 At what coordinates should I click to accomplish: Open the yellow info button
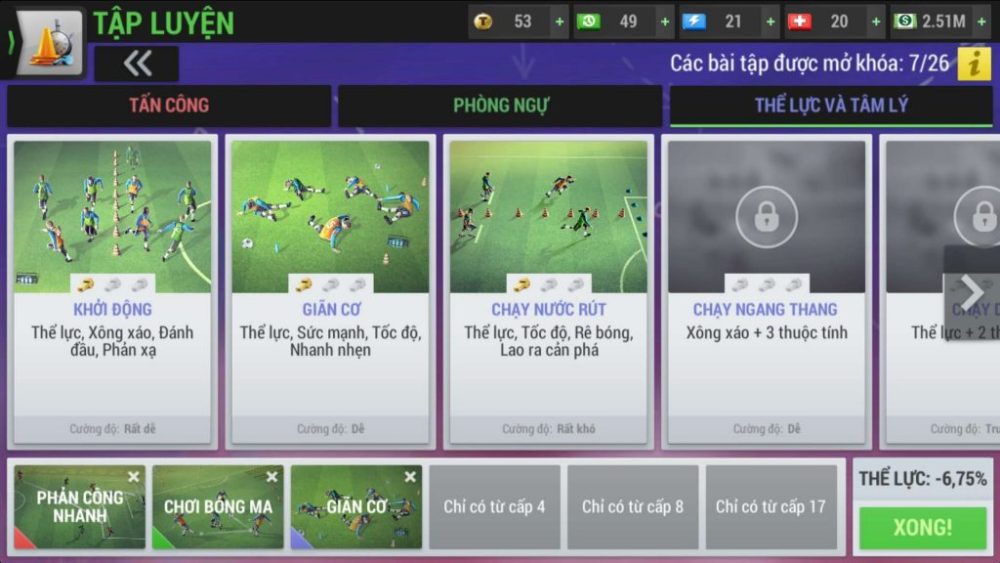click(x=973, y=63)
